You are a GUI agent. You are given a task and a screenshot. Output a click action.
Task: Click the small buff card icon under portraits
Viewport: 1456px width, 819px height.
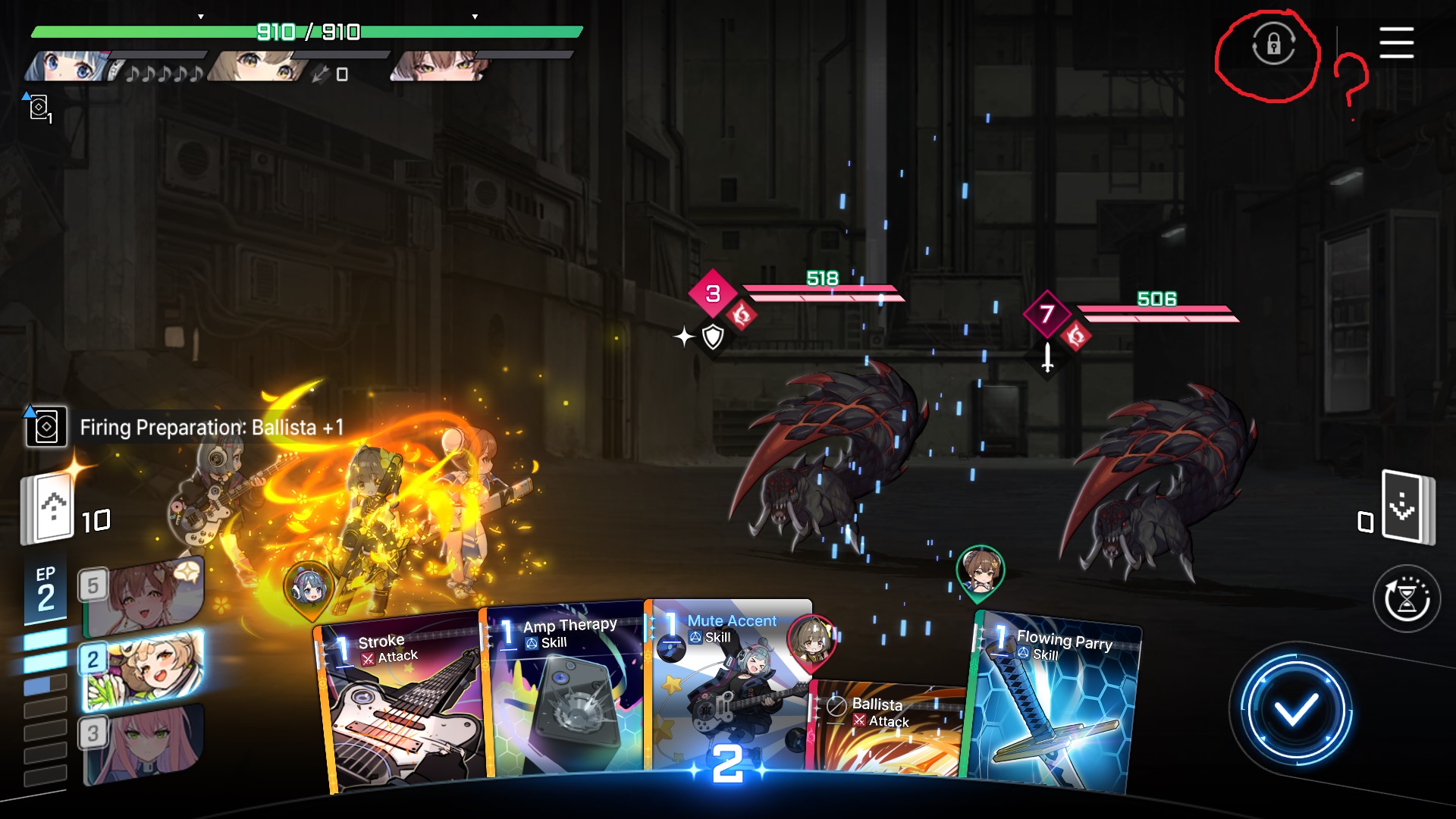point(38,107)
